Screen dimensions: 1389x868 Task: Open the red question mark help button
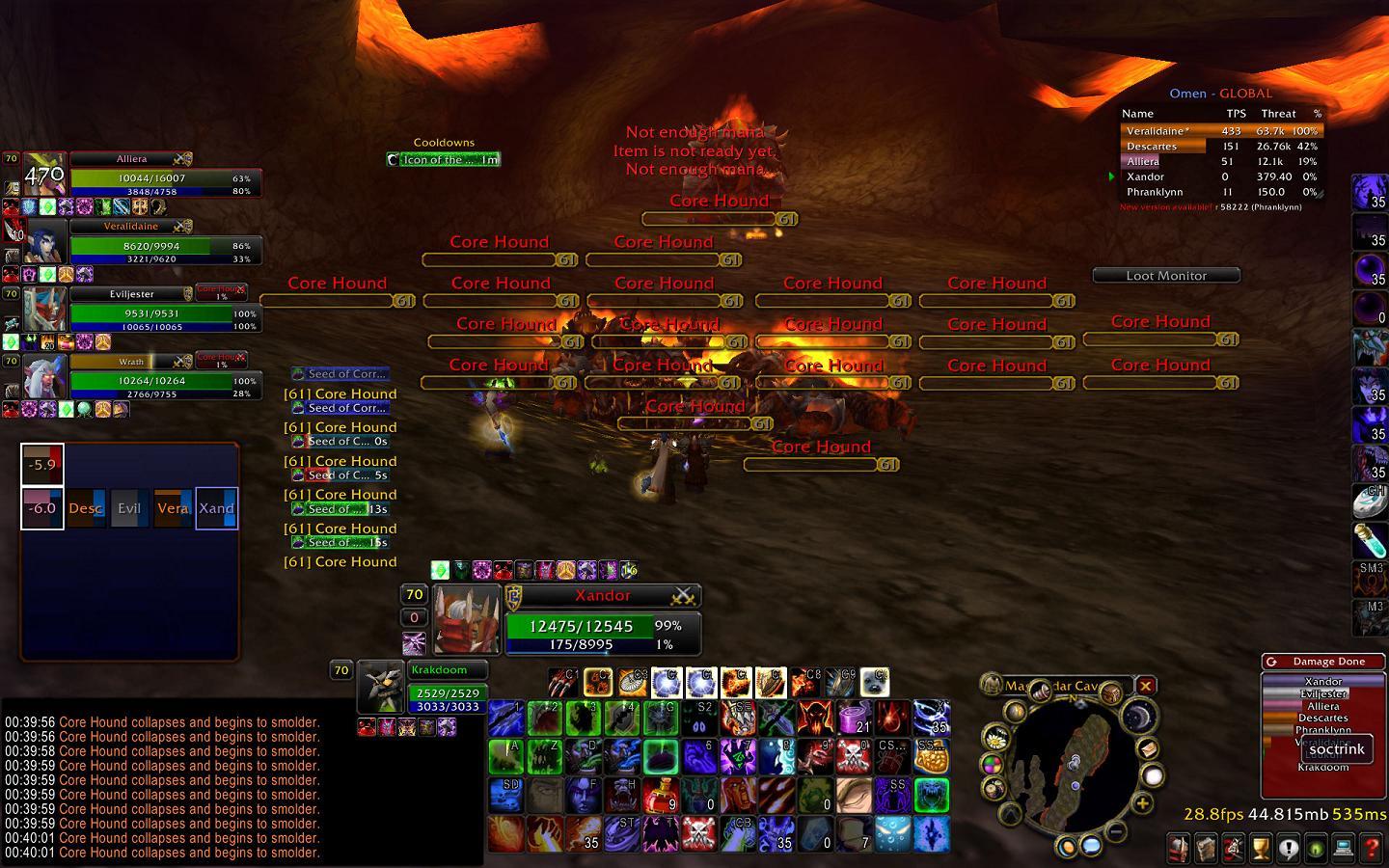tap(1371, 848)
